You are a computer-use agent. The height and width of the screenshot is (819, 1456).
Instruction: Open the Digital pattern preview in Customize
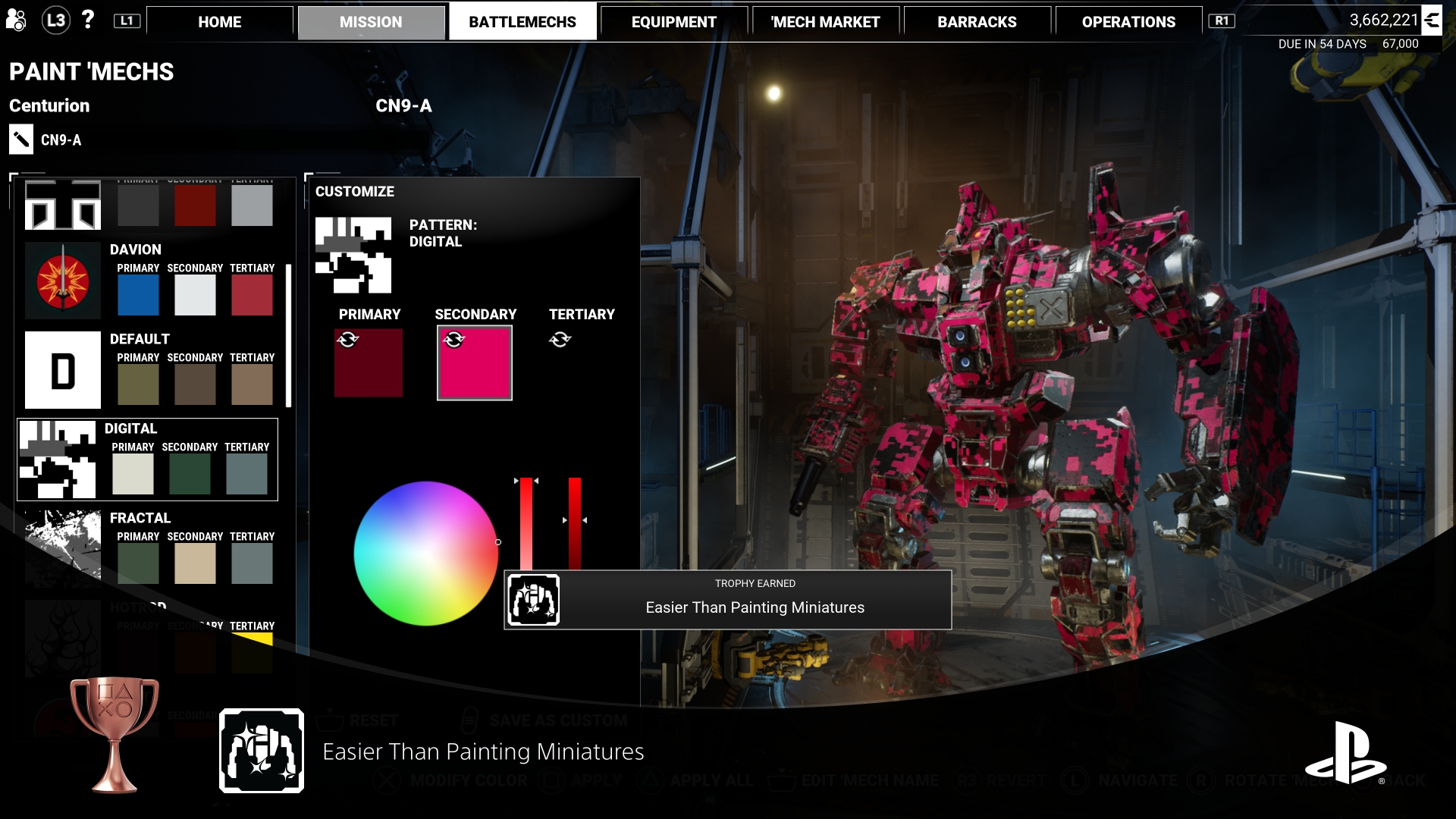[x=353, y=255]
